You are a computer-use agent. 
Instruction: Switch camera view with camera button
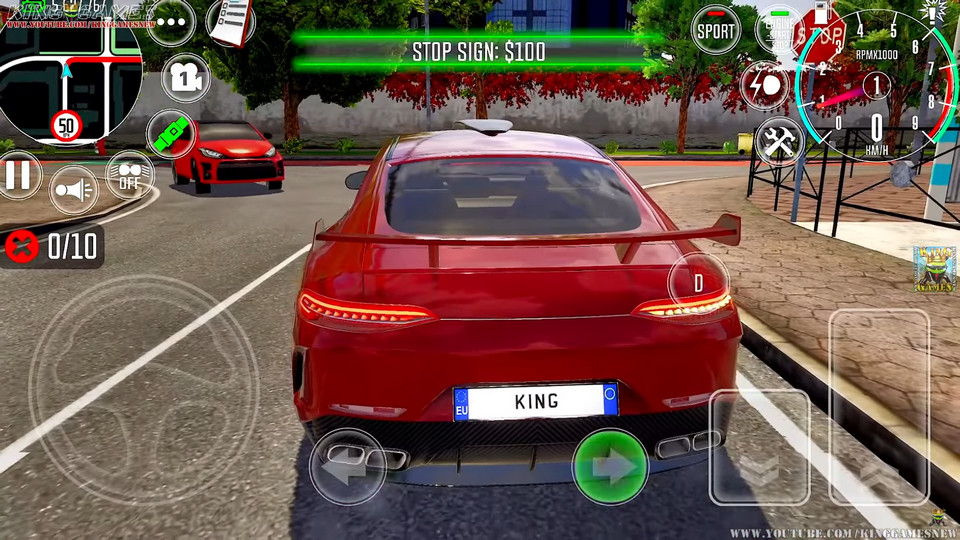[x=186, y=77]
